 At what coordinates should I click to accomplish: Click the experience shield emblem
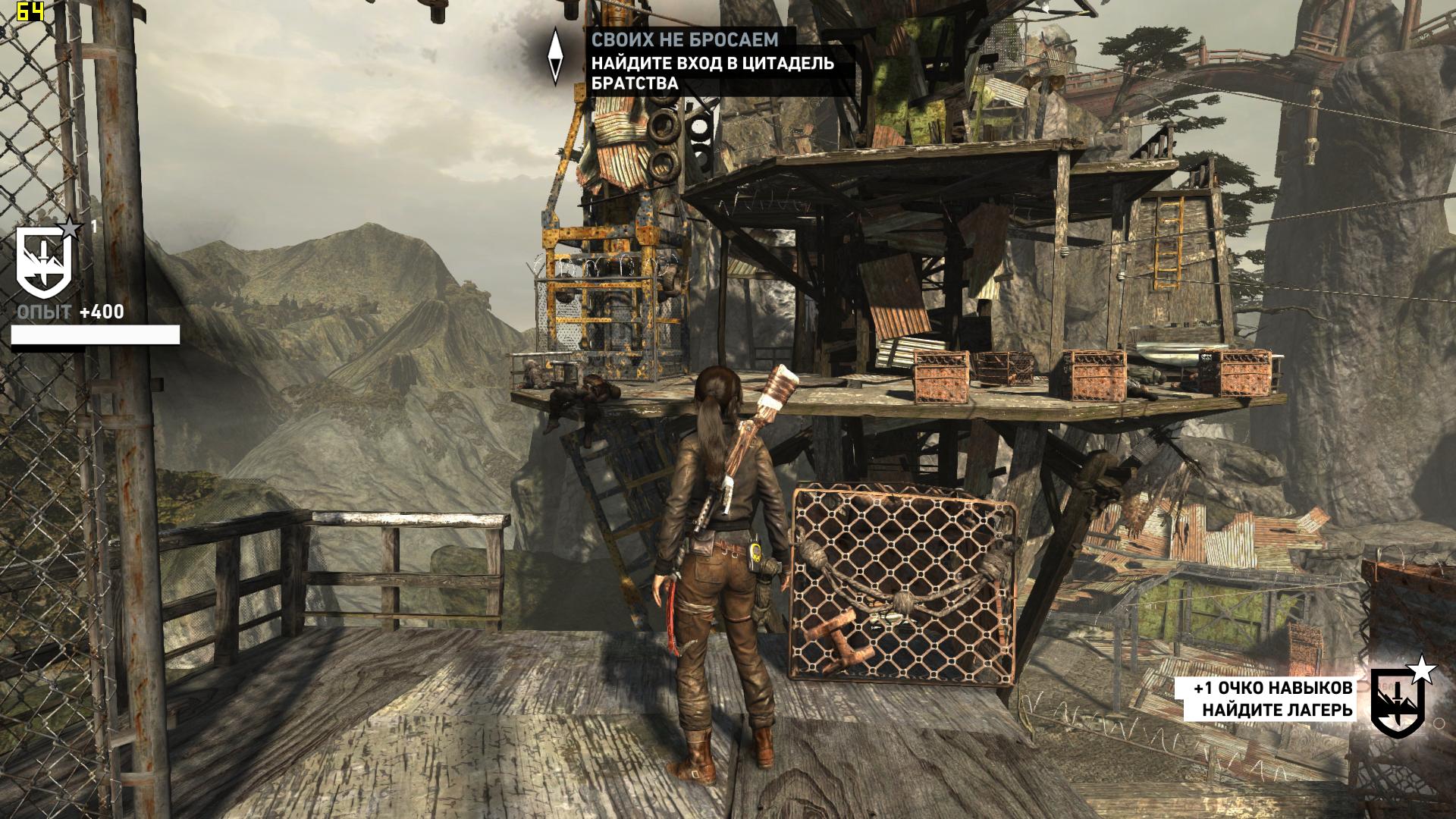(x=45, y=262)
